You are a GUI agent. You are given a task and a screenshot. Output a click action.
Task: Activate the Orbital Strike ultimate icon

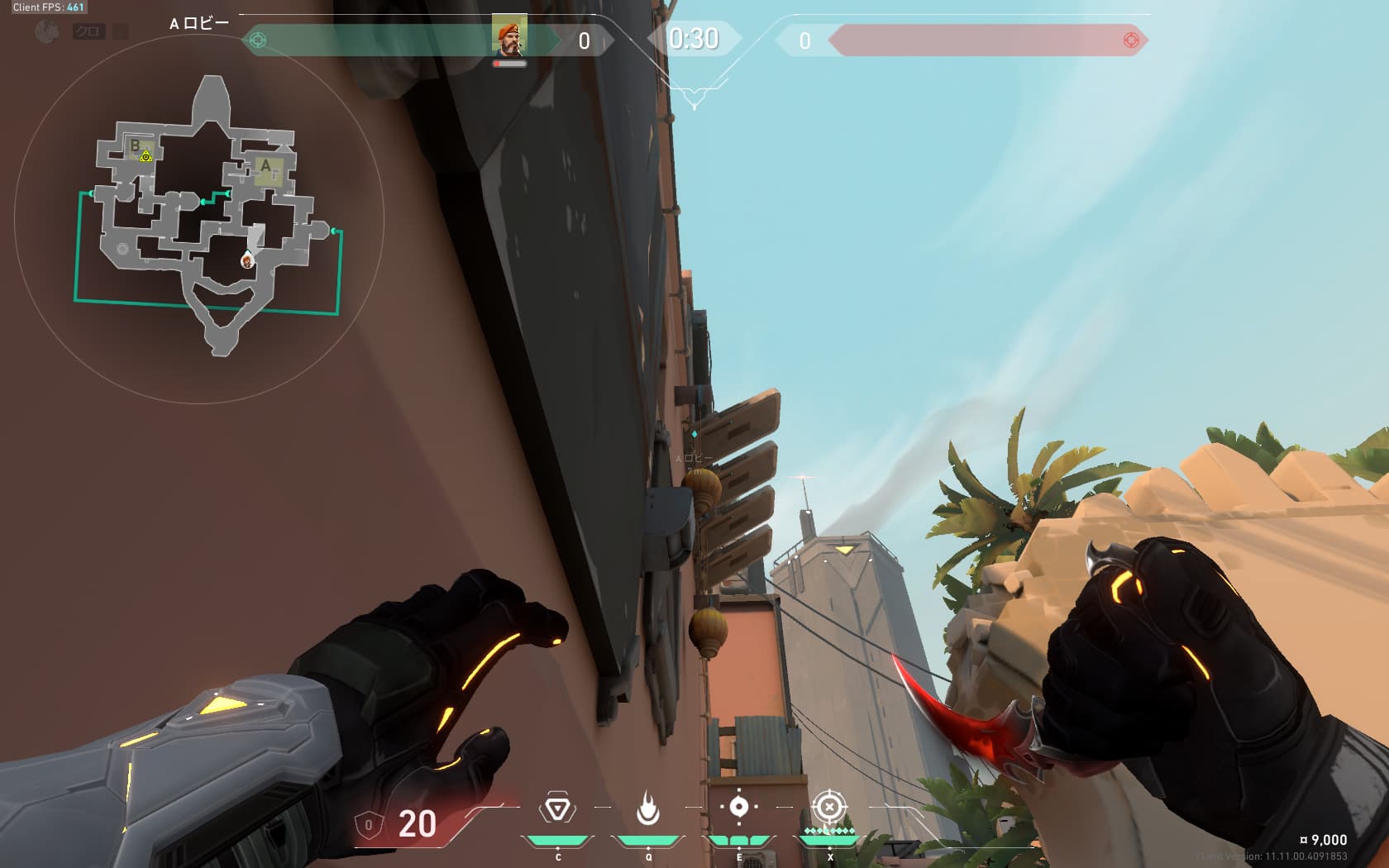point(829,807)
